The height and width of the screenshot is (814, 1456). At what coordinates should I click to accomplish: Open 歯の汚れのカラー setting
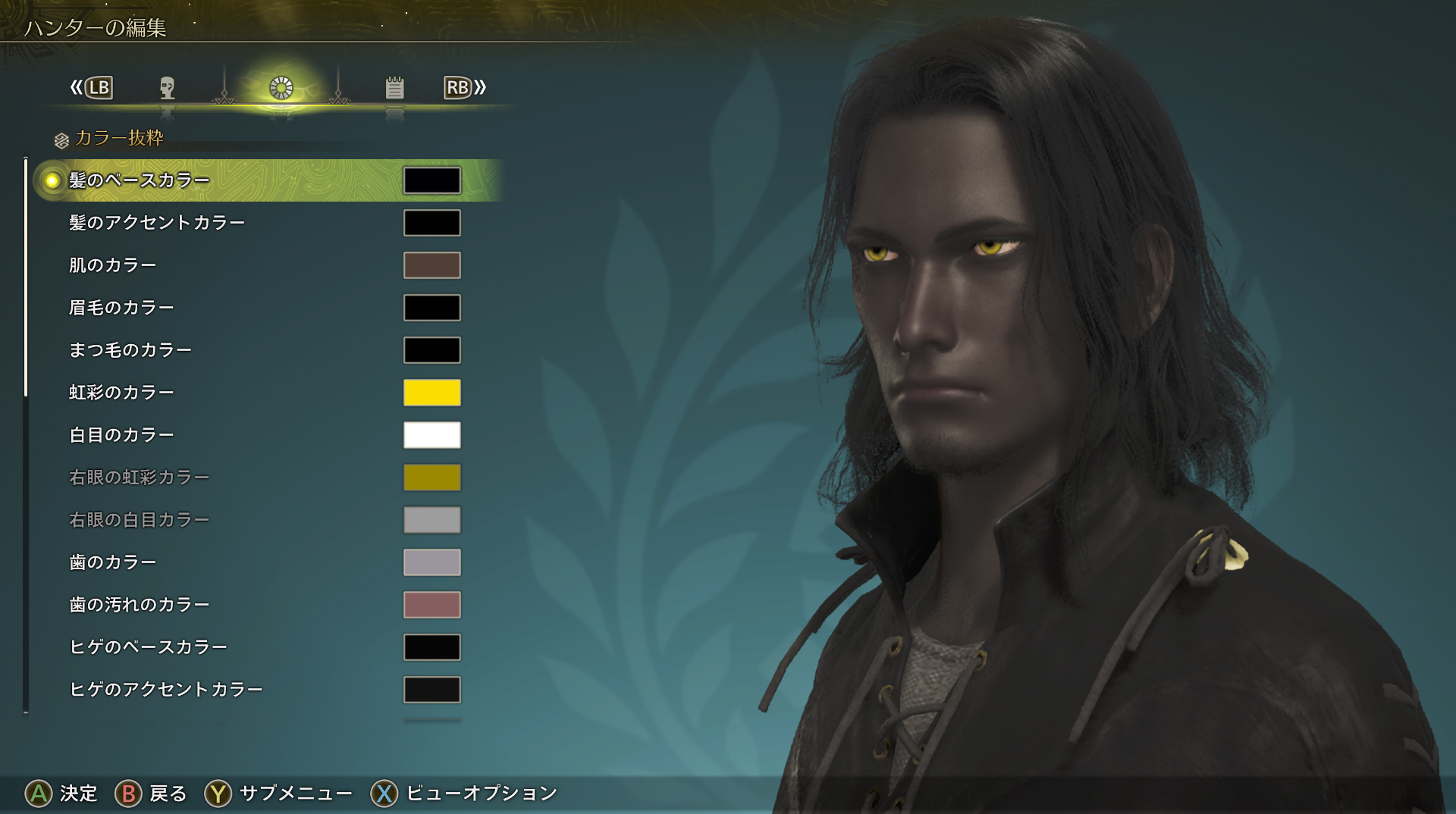140,605
